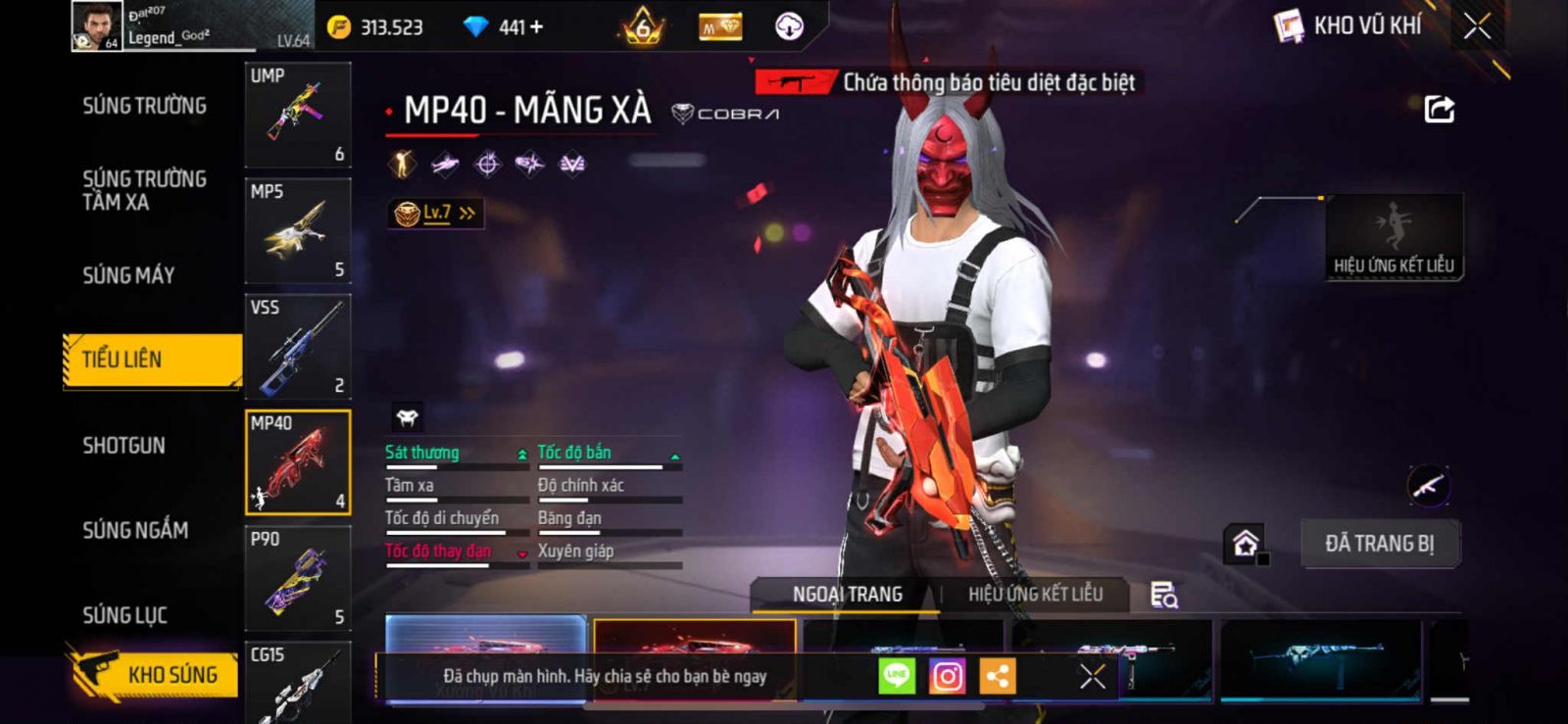Switch to the Hiệu Ứng Kết Liễu tab

click(1035, 595)
